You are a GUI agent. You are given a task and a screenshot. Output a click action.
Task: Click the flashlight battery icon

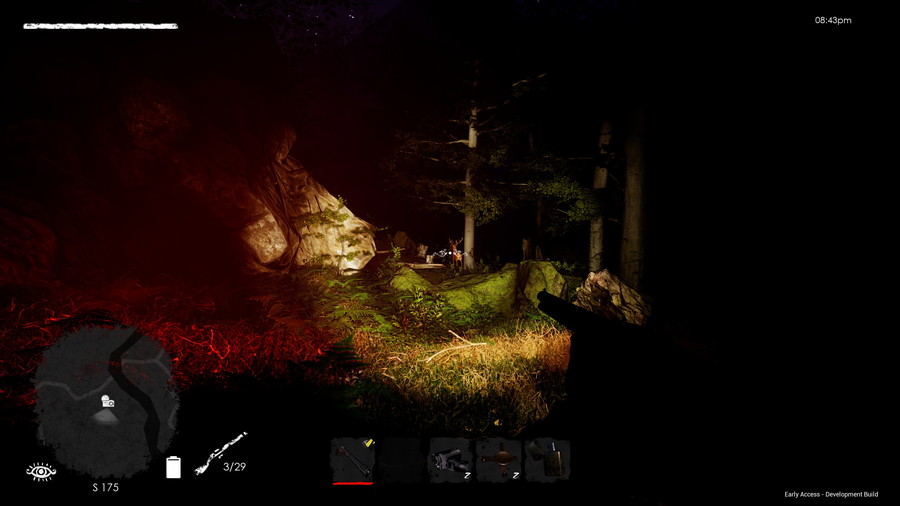pos(173,467)
